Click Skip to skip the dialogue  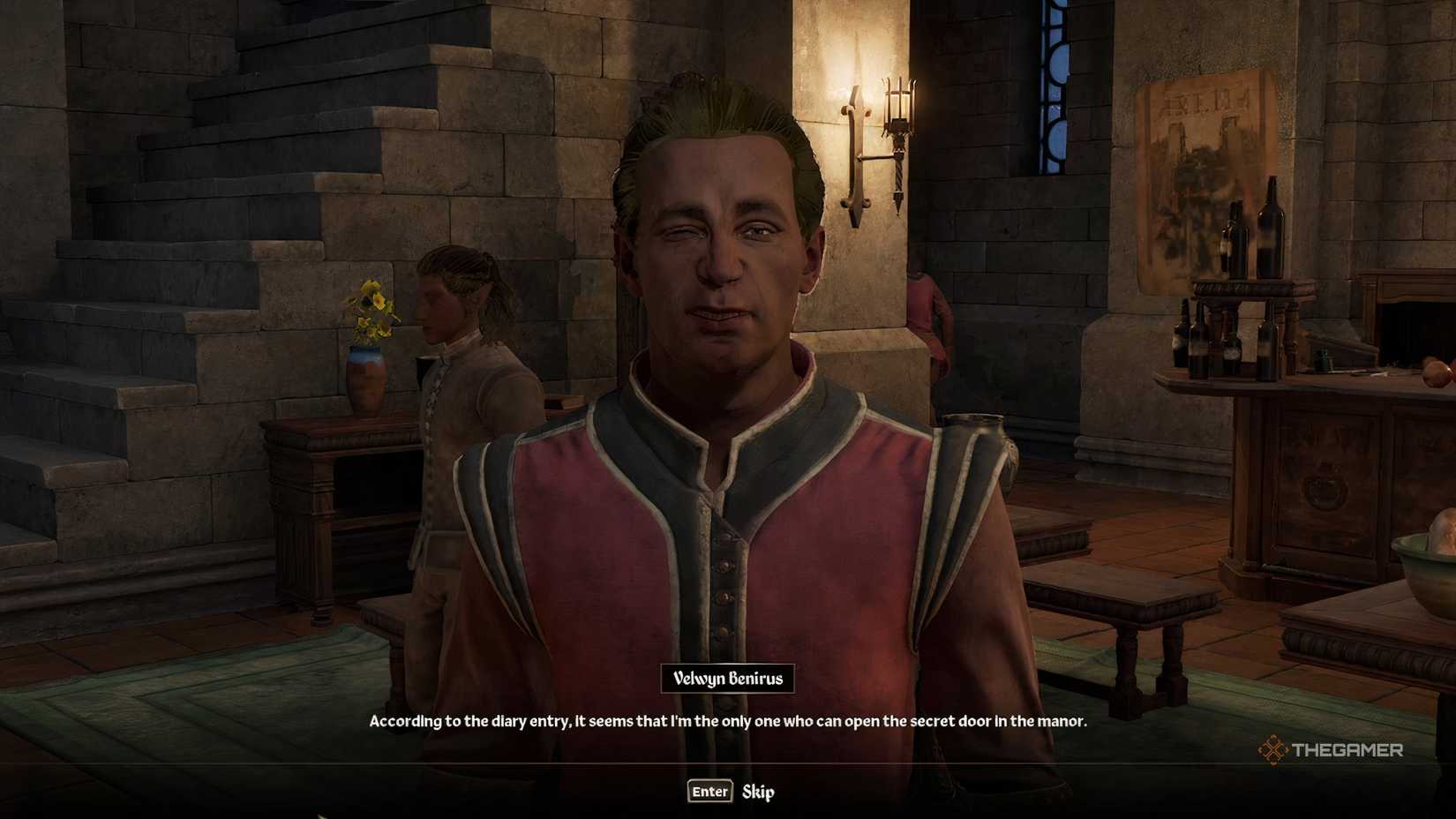click(x=761, y=792)
